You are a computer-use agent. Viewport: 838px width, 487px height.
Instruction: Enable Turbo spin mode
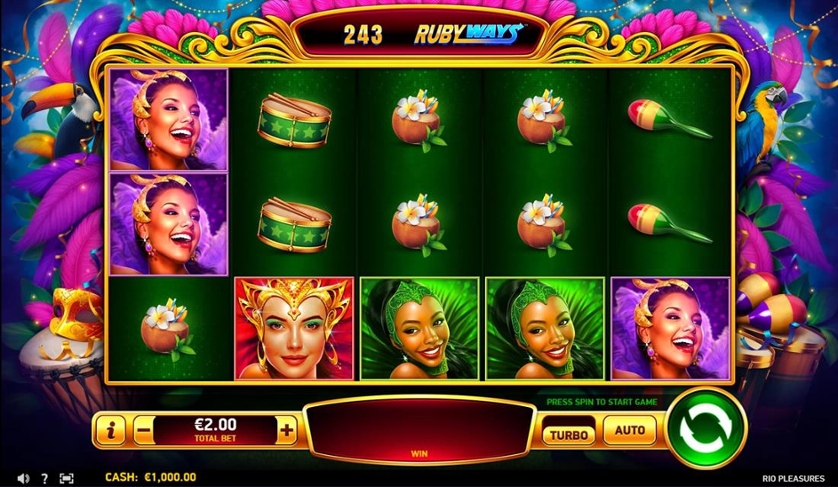pos(569,433)
